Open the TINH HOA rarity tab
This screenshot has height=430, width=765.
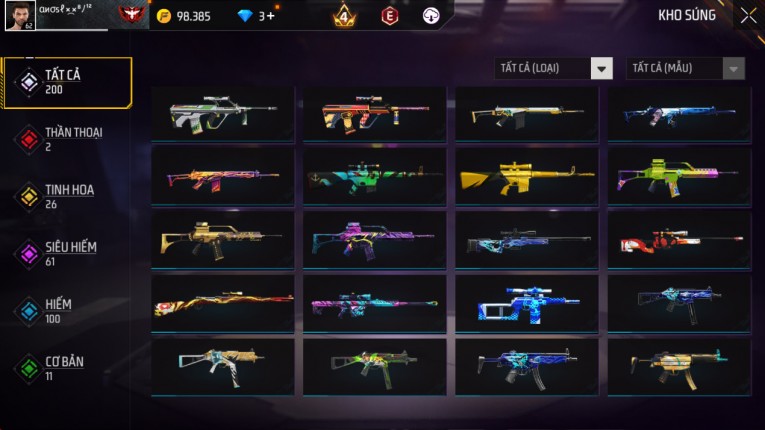click(x=67, y=196)
